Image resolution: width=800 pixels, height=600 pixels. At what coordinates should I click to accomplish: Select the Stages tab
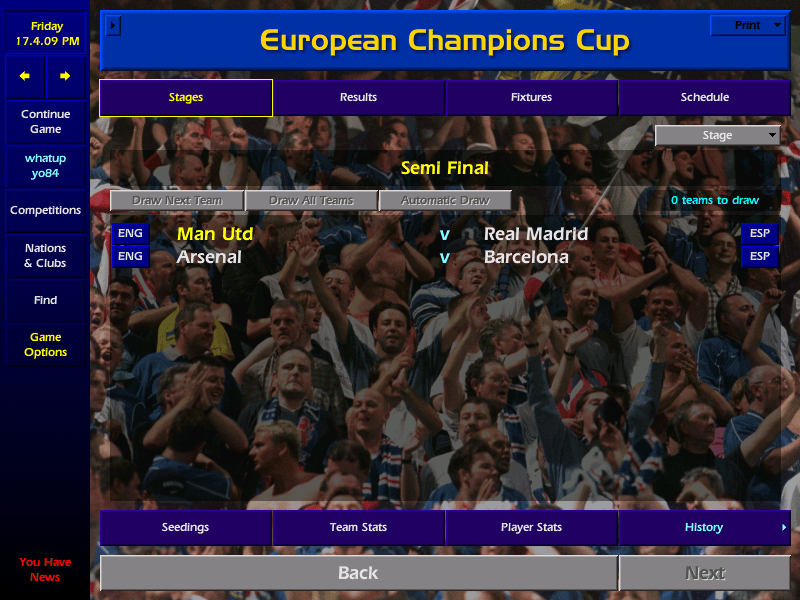[186, 97]
